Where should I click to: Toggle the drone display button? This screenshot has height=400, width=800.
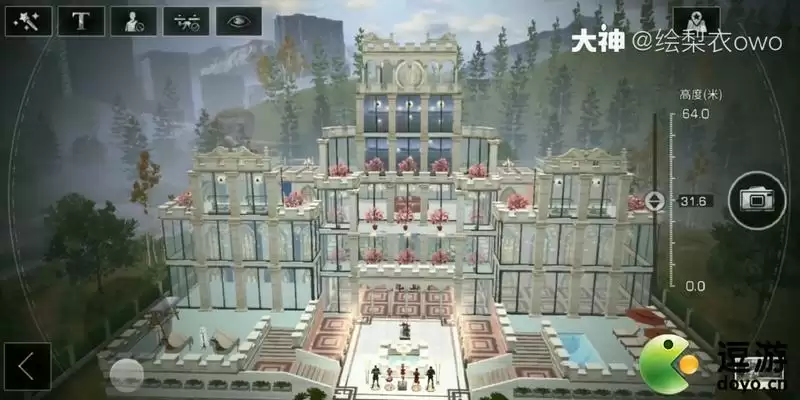(x=185, y=21)
